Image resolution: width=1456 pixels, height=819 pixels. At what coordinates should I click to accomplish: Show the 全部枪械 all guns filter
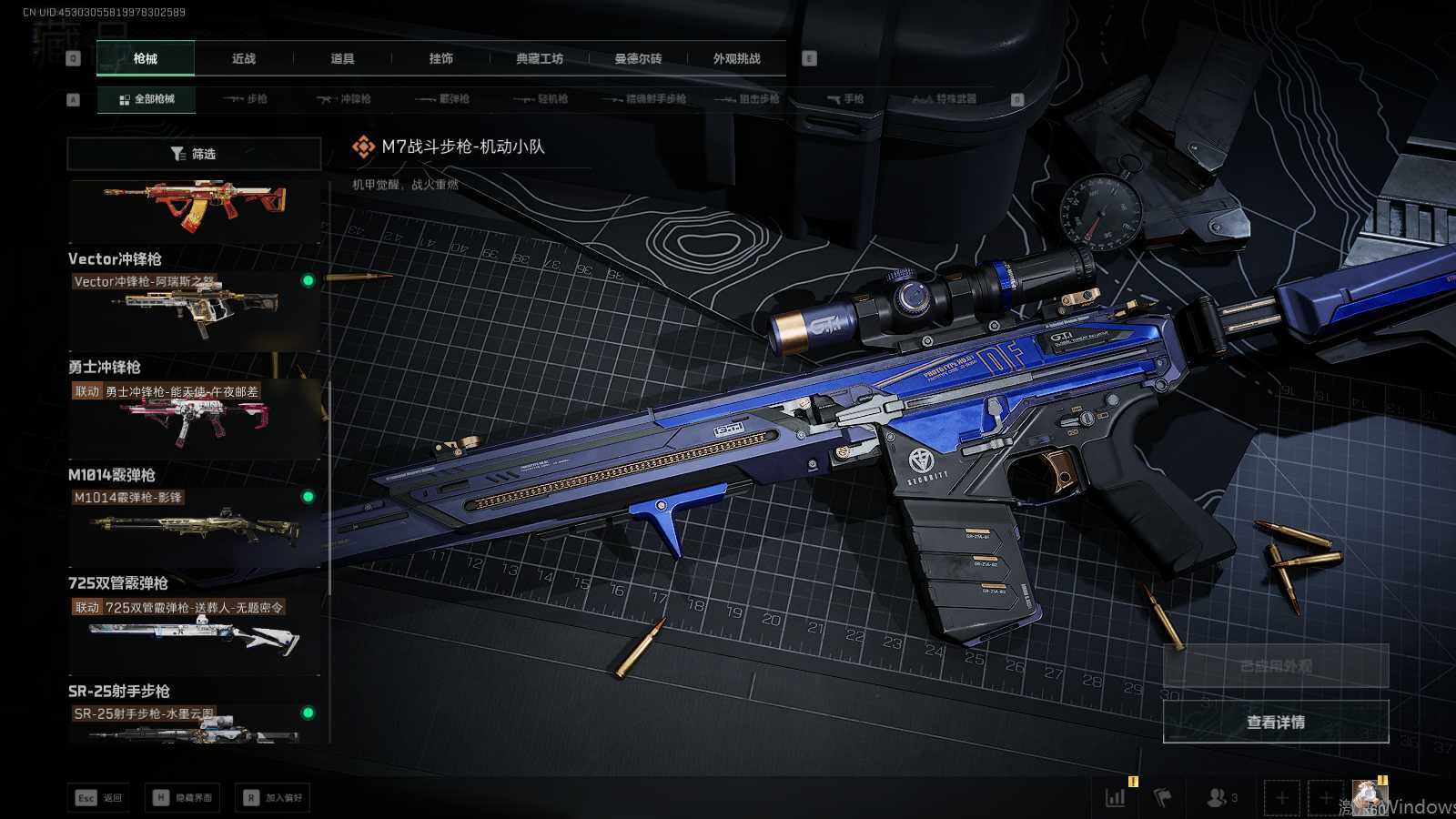147,99
